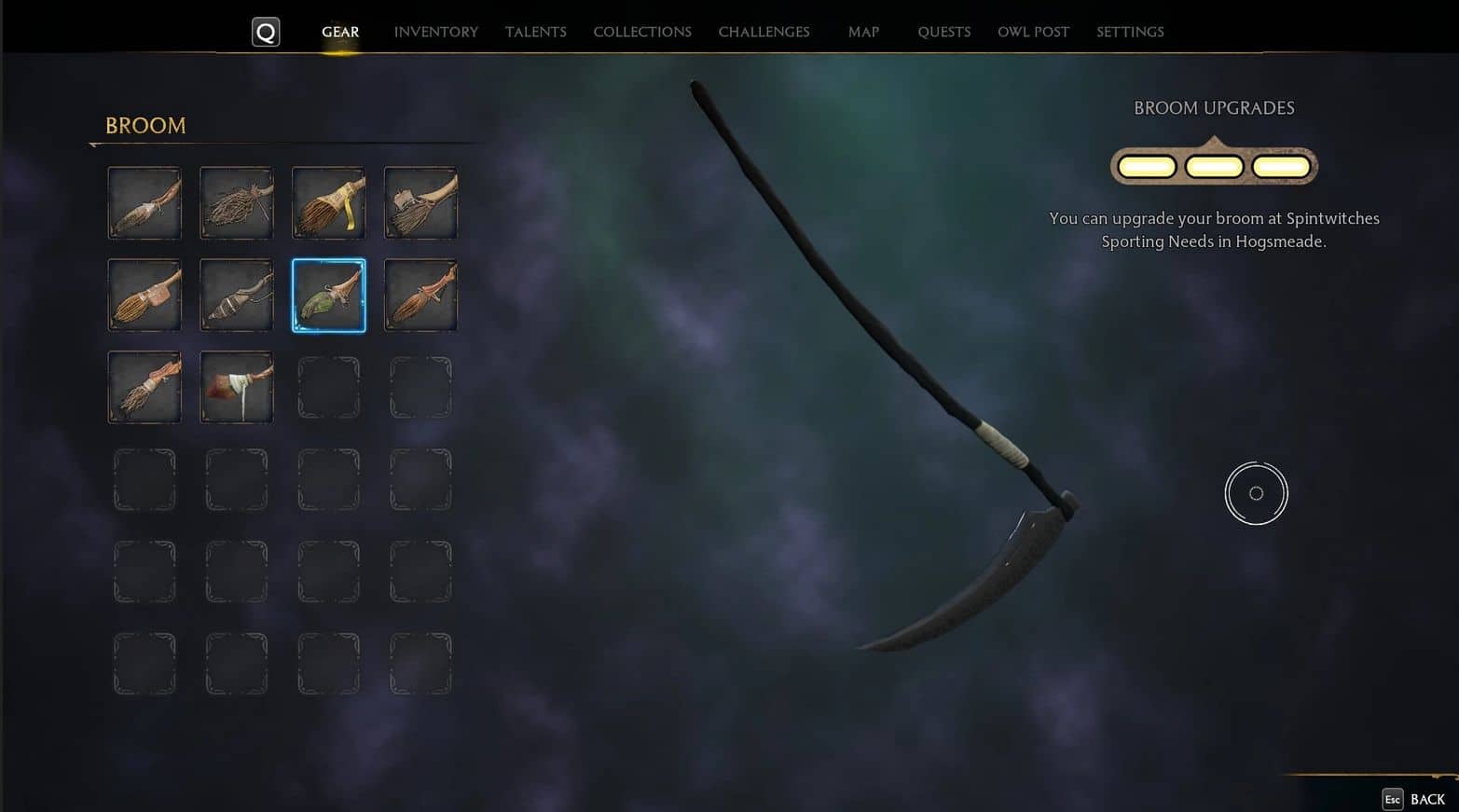This screenshot has height=812, width=1459.
Task: Go to the Collections tab
Action: (x=641, y=32)
